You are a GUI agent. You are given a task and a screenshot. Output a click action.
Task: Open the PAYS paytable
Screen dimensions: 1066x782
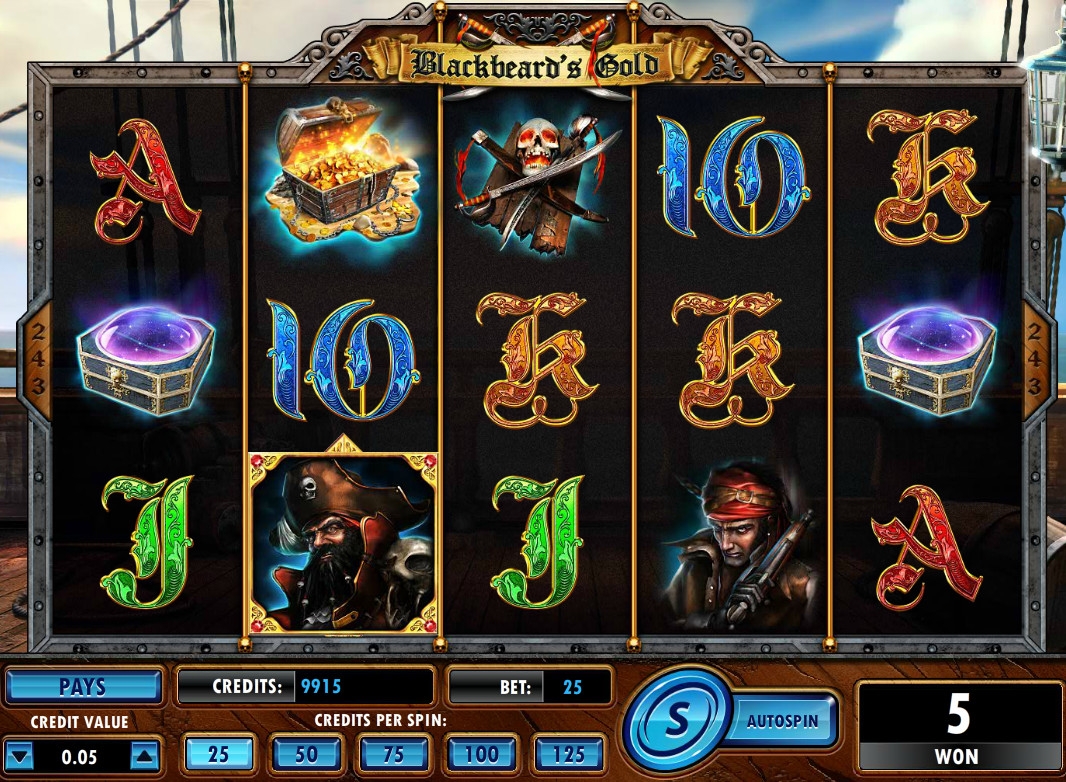point(83,687)
